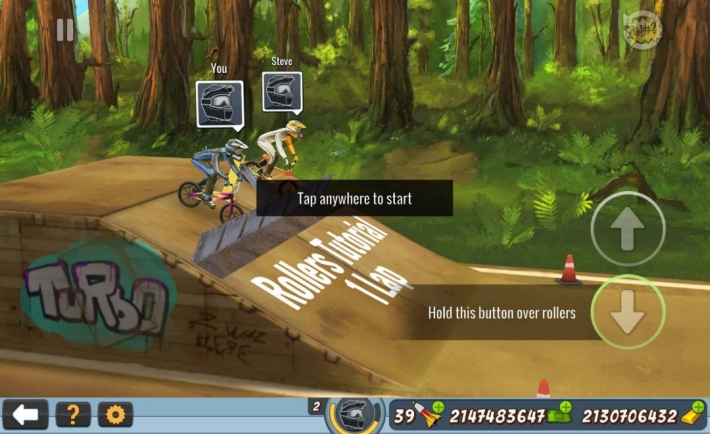The width and height of the screenshot is (710, 434).
Task: Pause the race with the pause button
Action: pos(65,30)
